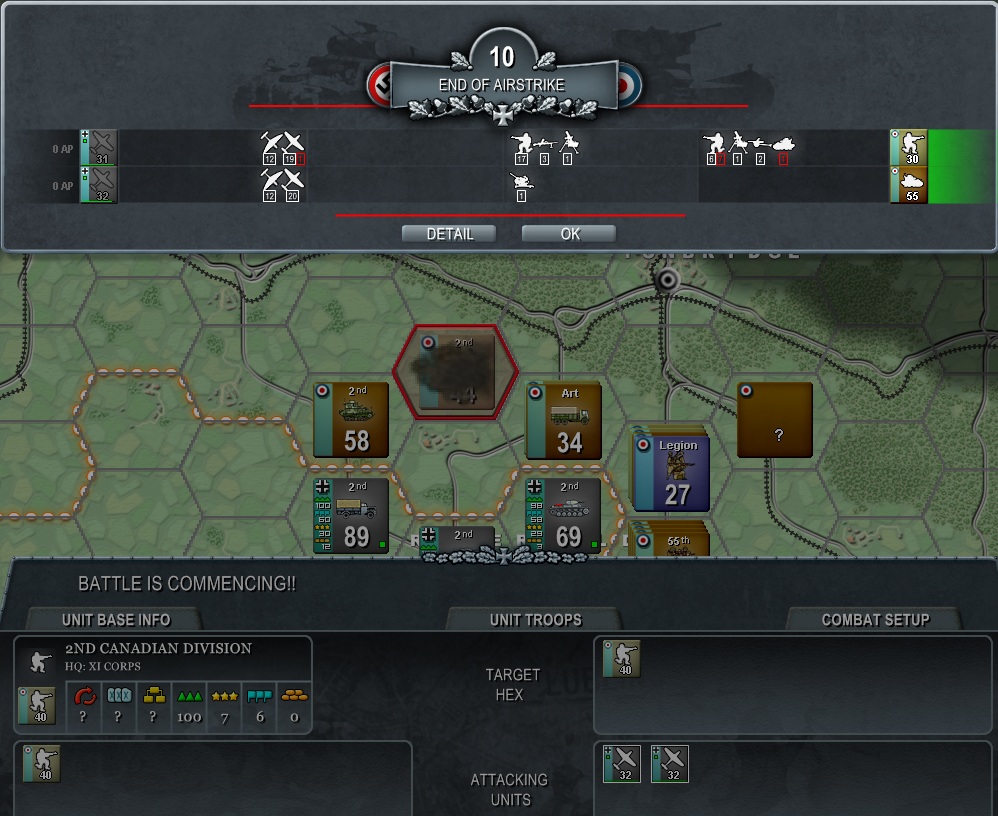The width and height of the screenshot is (998, 816).
Task: Select the German 2nd tank unit 69
Action: 564,515
